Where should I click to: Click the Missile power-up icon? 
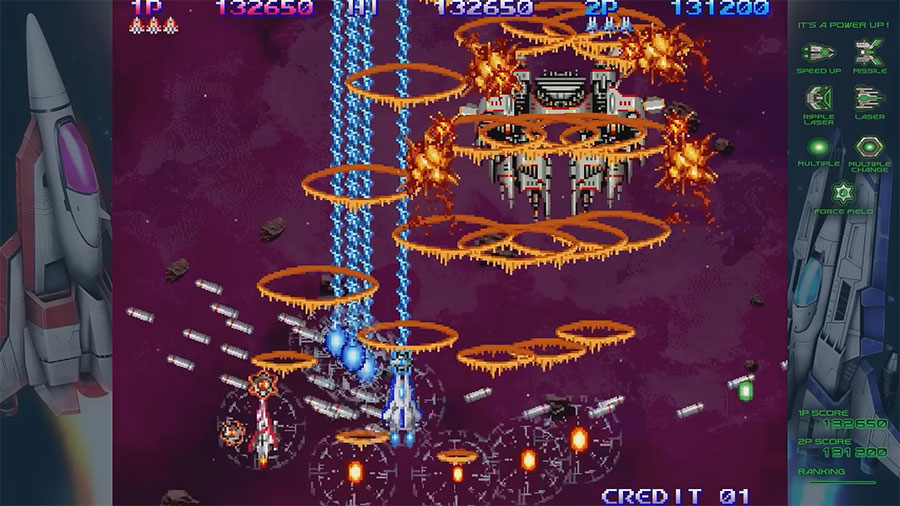[x=868, y=52]
